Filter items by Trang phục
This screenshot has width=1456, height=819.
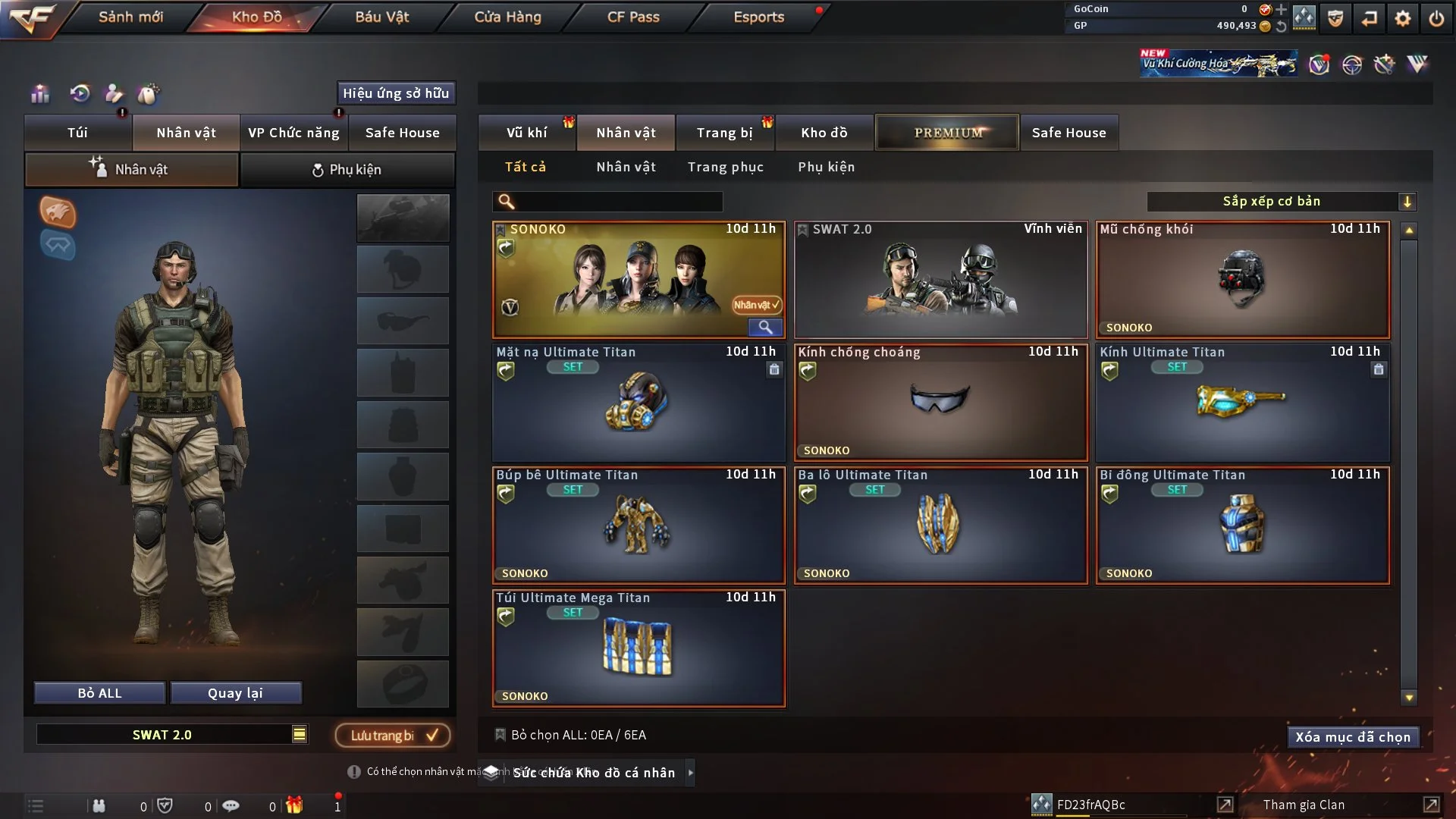725,167
